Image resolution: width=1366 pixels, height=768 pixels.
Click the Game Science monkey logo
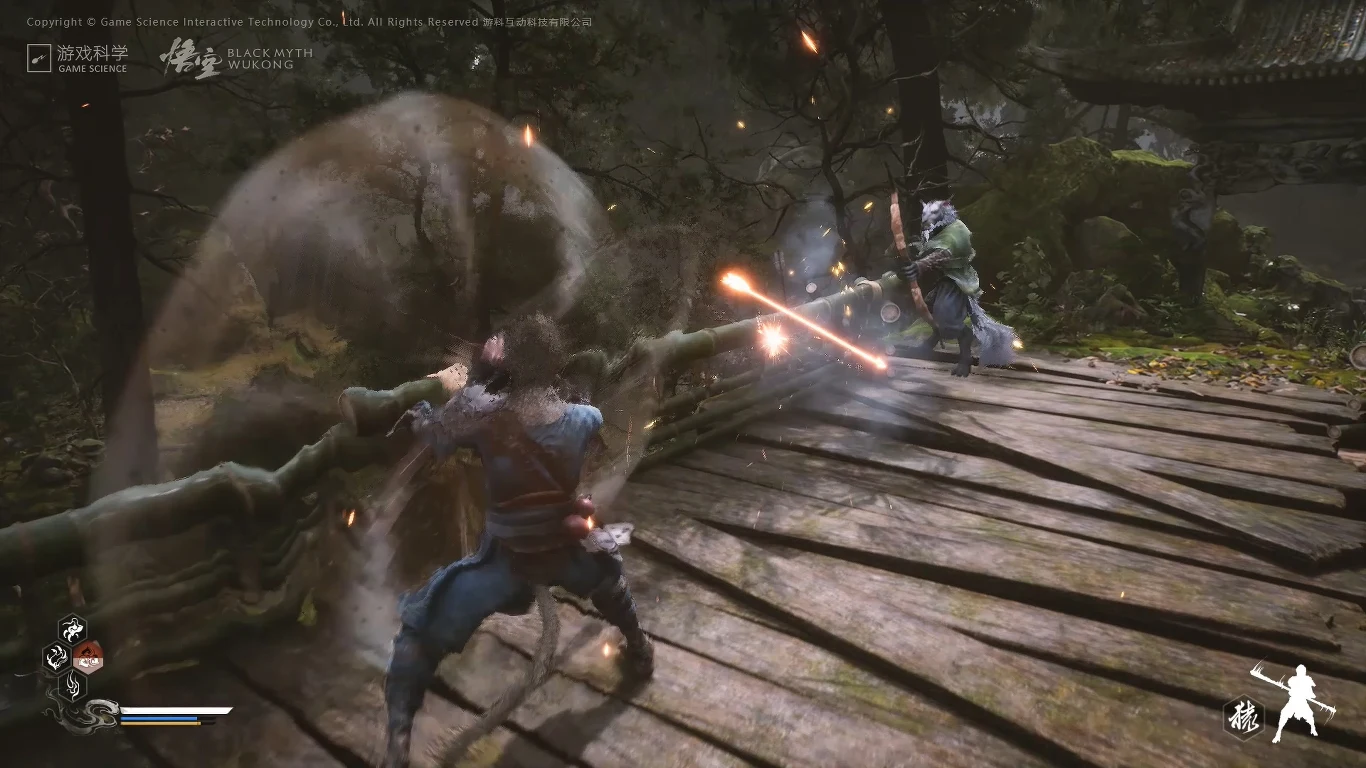click(x=40, y=57)
